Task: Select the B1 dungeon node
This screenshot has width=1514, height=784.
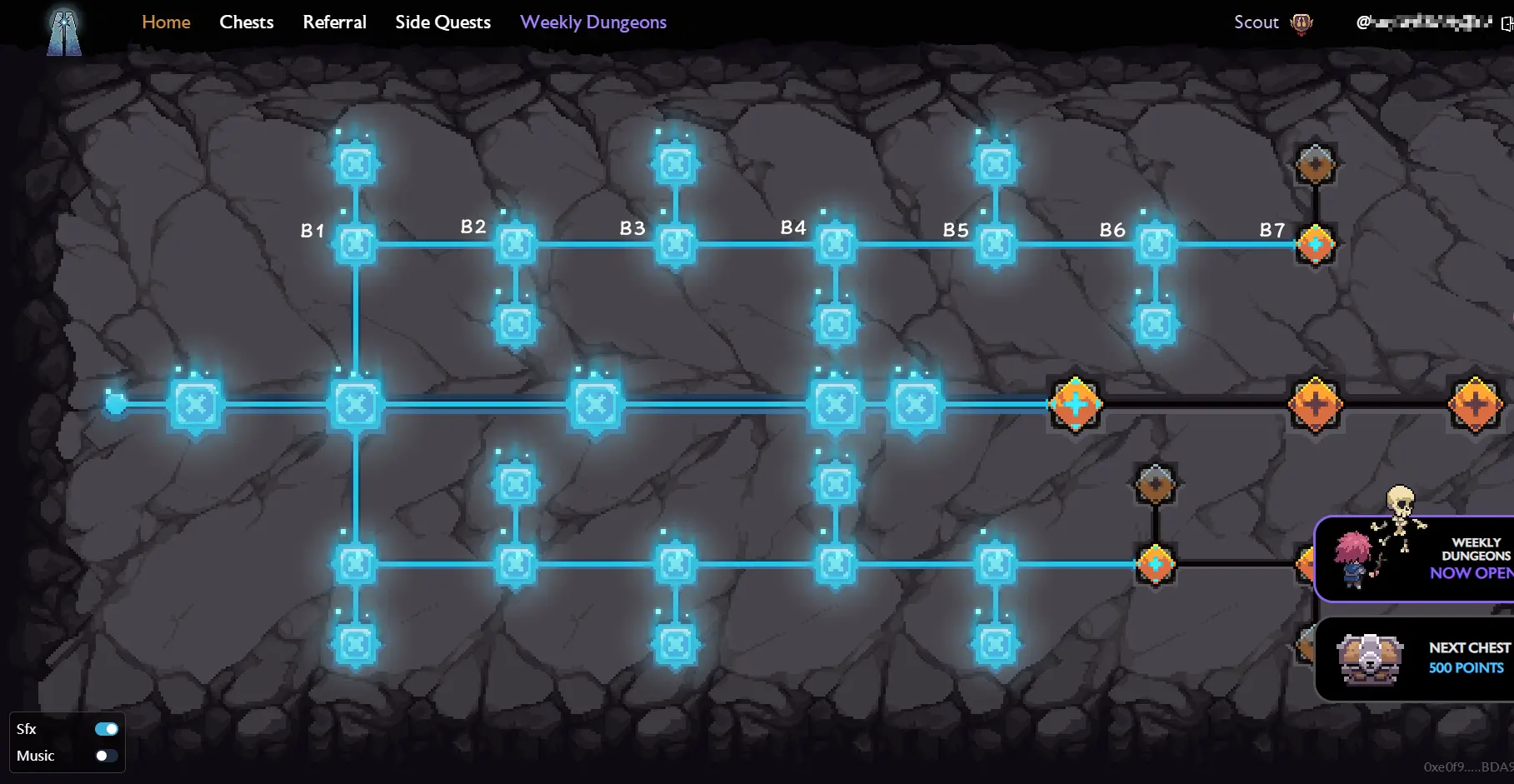Action: (356, 244)
